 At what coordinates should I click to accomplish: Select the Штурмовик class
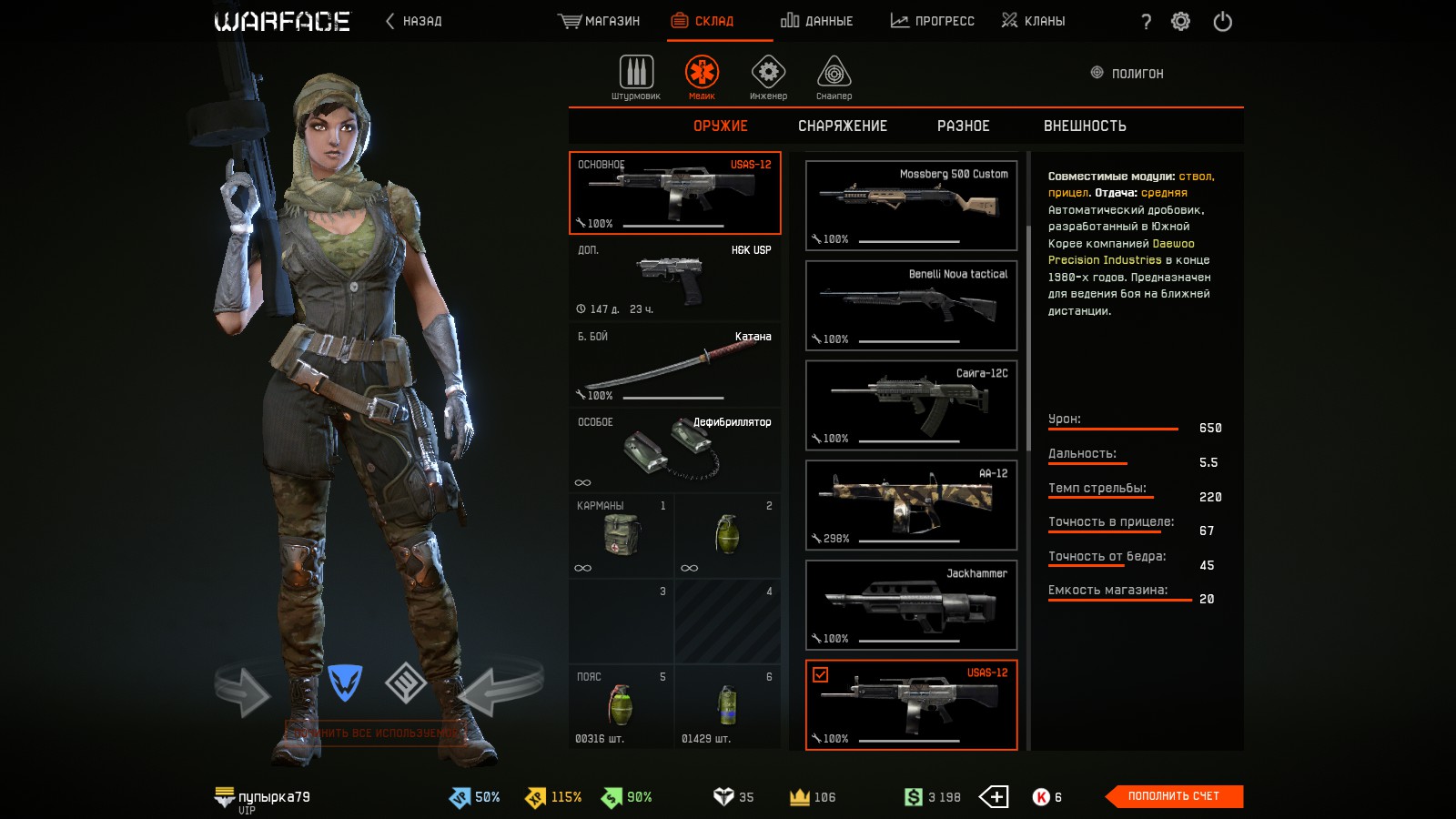[636, 77]
